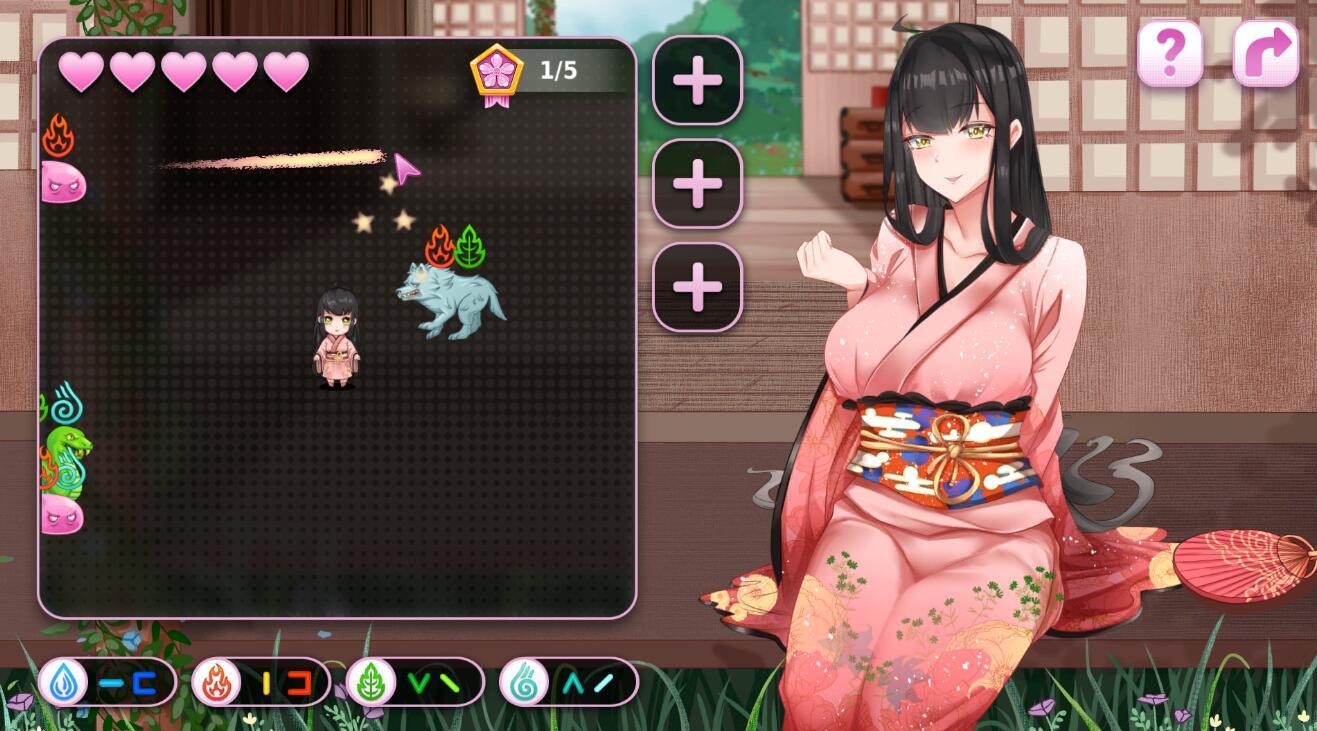This screenshot has height=731, width=1317.
Task: Click the middle plus button beside the play area
Action: (x=697, y=183)
